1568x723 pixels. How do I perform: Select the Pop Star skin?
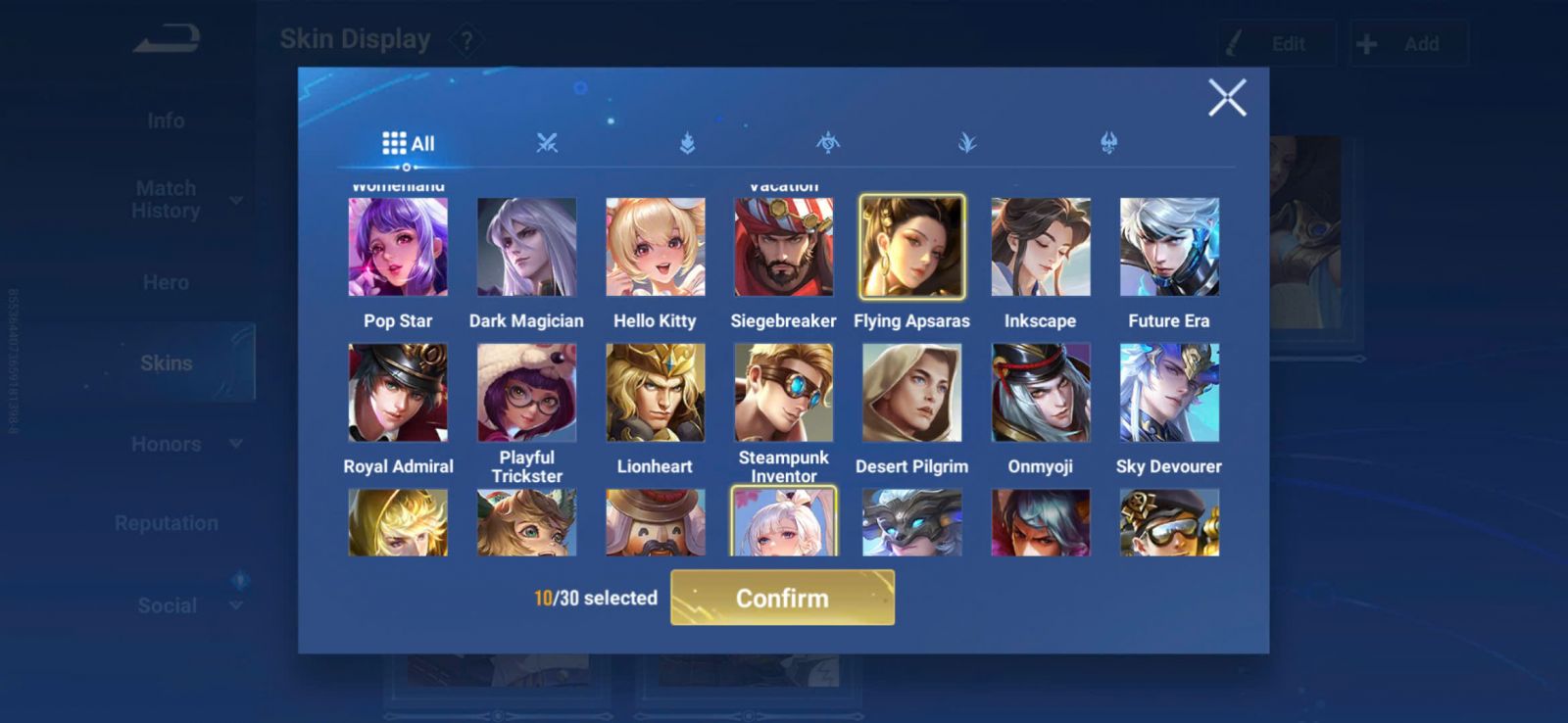(x=398, y=247)
